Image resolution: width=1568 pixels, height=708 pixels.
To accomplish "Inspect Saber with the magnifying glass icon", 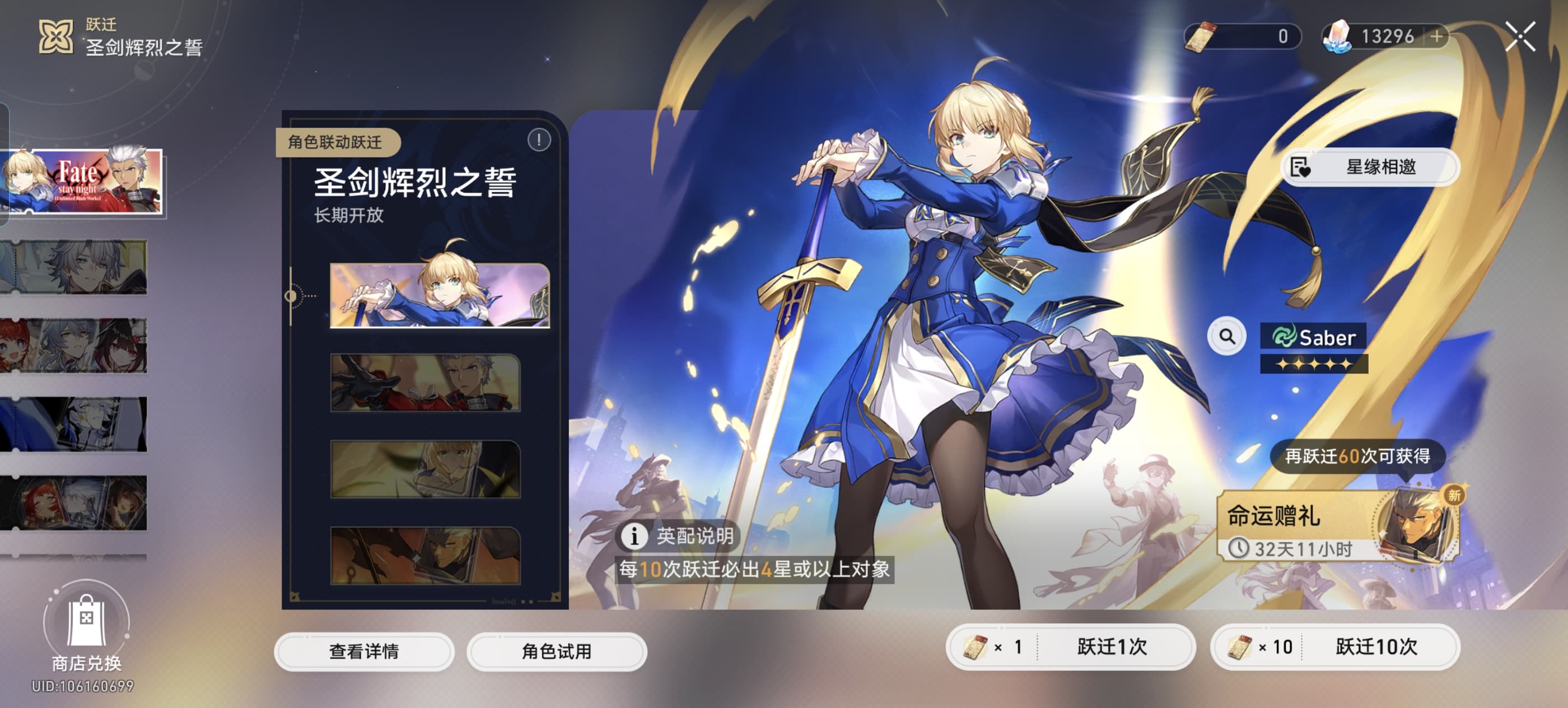I will 1226,336.
